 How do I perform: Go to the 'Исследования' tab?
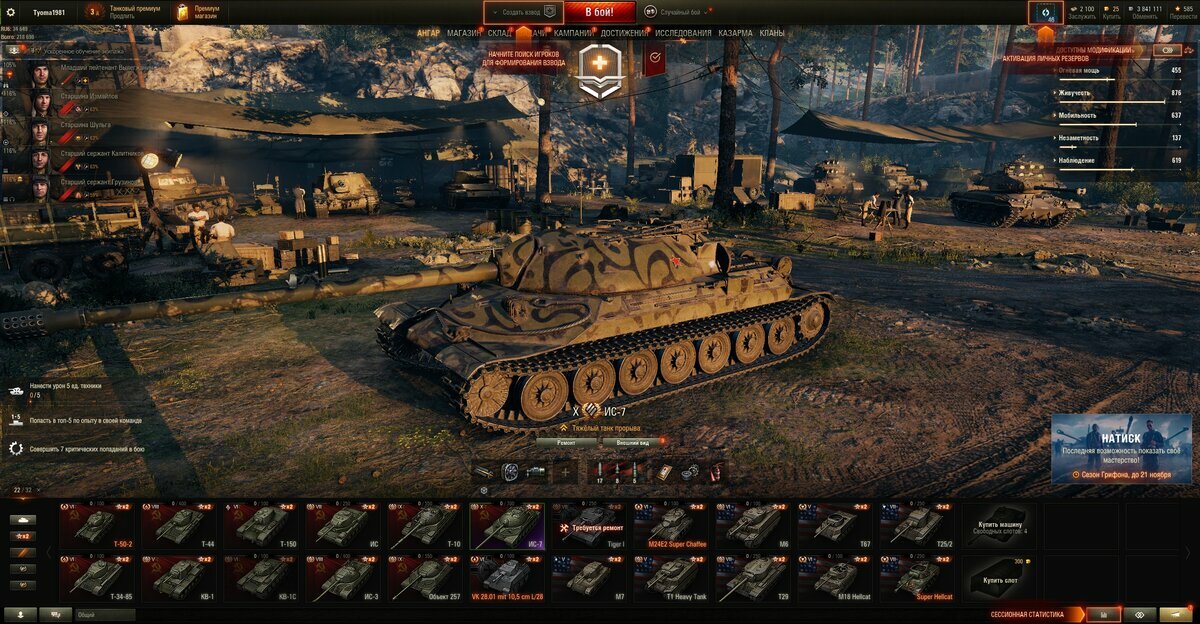click(684, 33)
